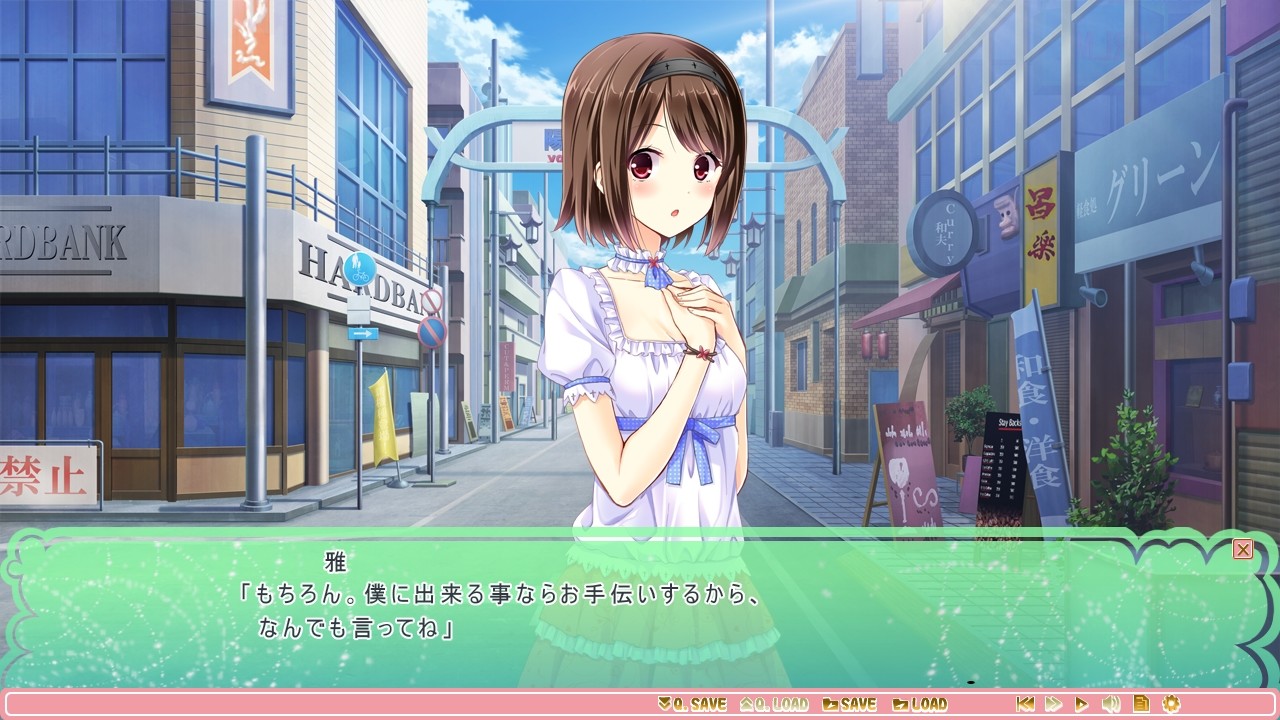Use Q.LOAD to quick load
The image size is (1280, 720).
774,704
